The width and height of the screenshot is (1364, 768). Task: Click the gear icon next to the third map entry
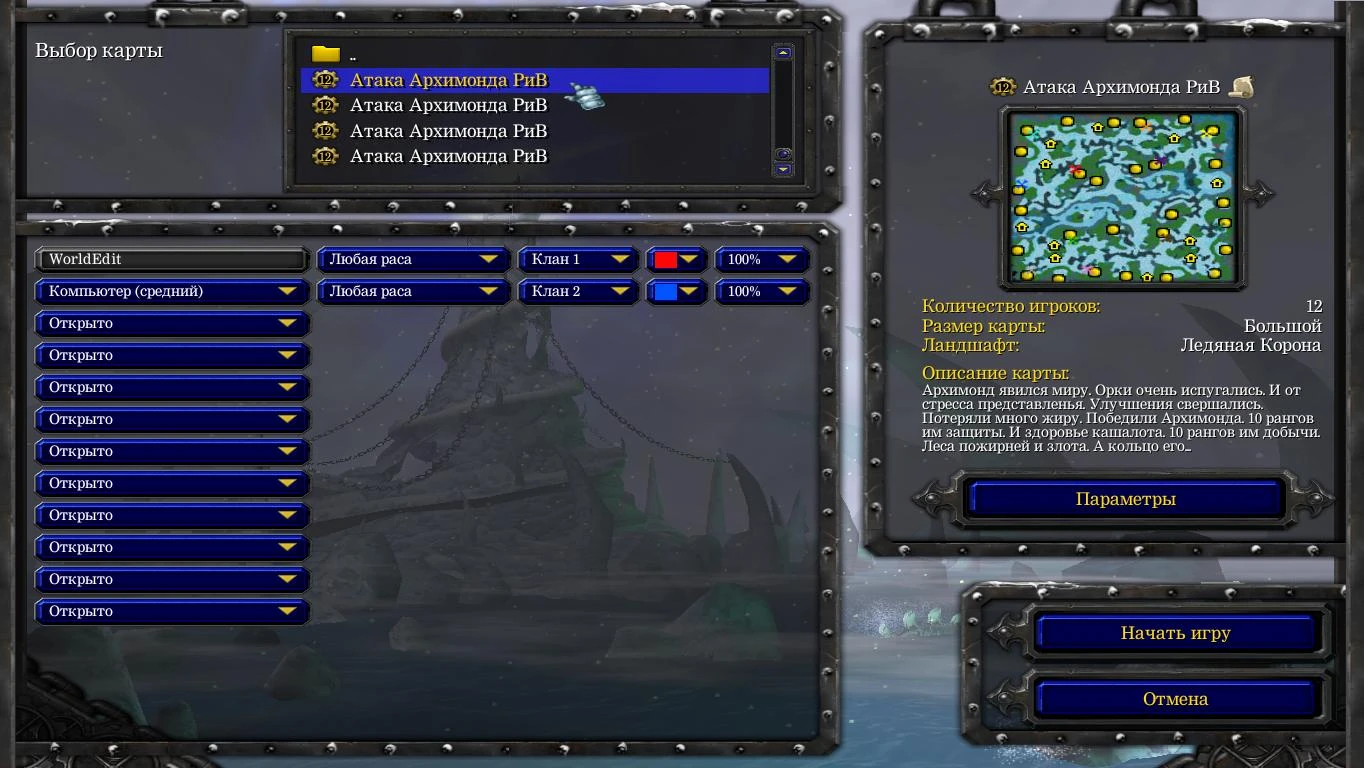[325, 130]
